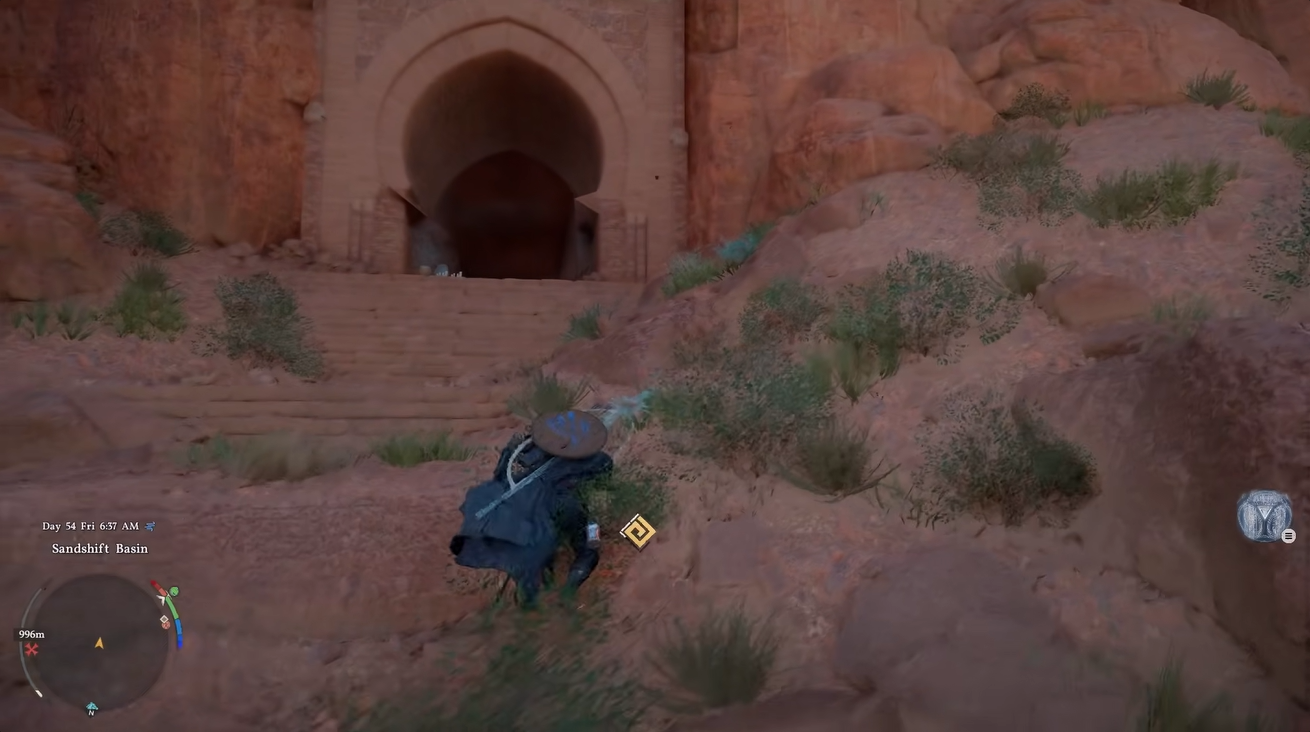Toggle the hamburger options badge on the artifact orb
1310x732 pixels.
click(x=1288, y=536)
